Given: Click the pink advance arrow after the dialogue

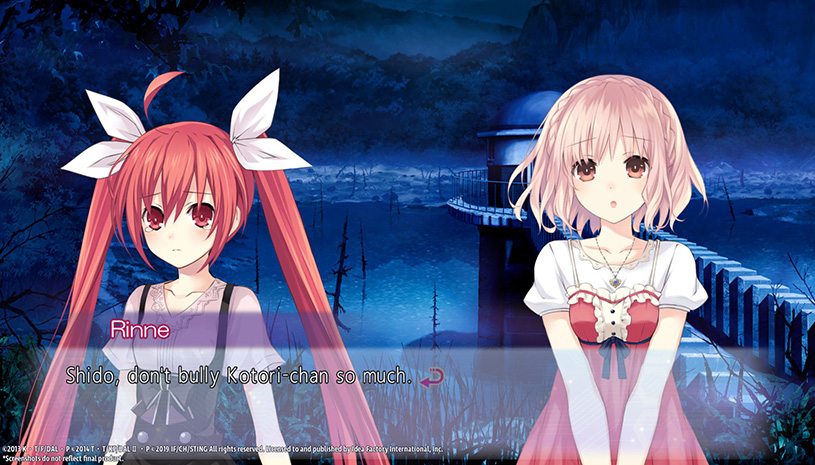Looking at the screenshot, I should [432, 377].
